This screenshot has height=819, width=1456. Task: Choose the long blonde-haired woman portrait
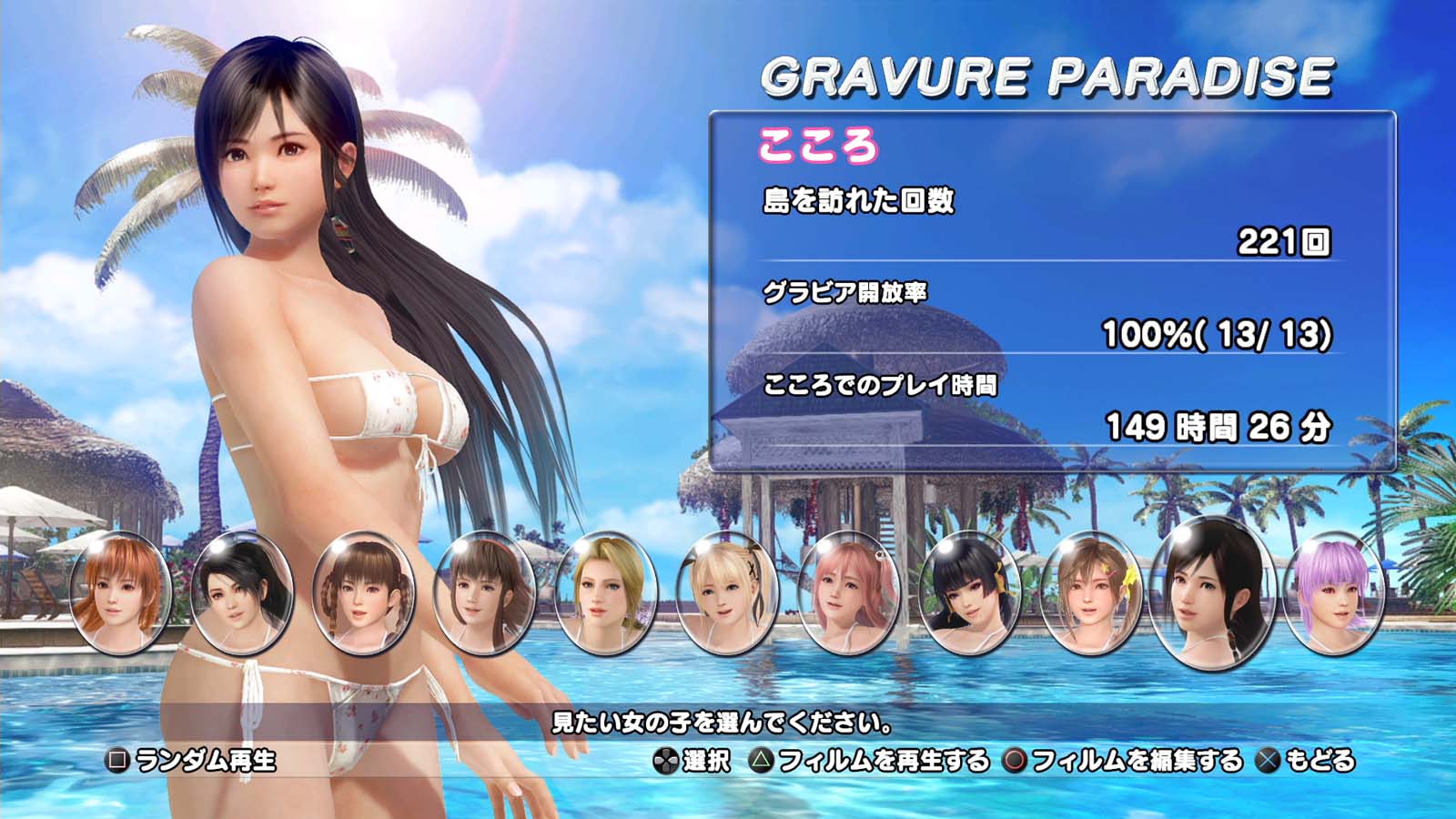(x=605, y=593)
